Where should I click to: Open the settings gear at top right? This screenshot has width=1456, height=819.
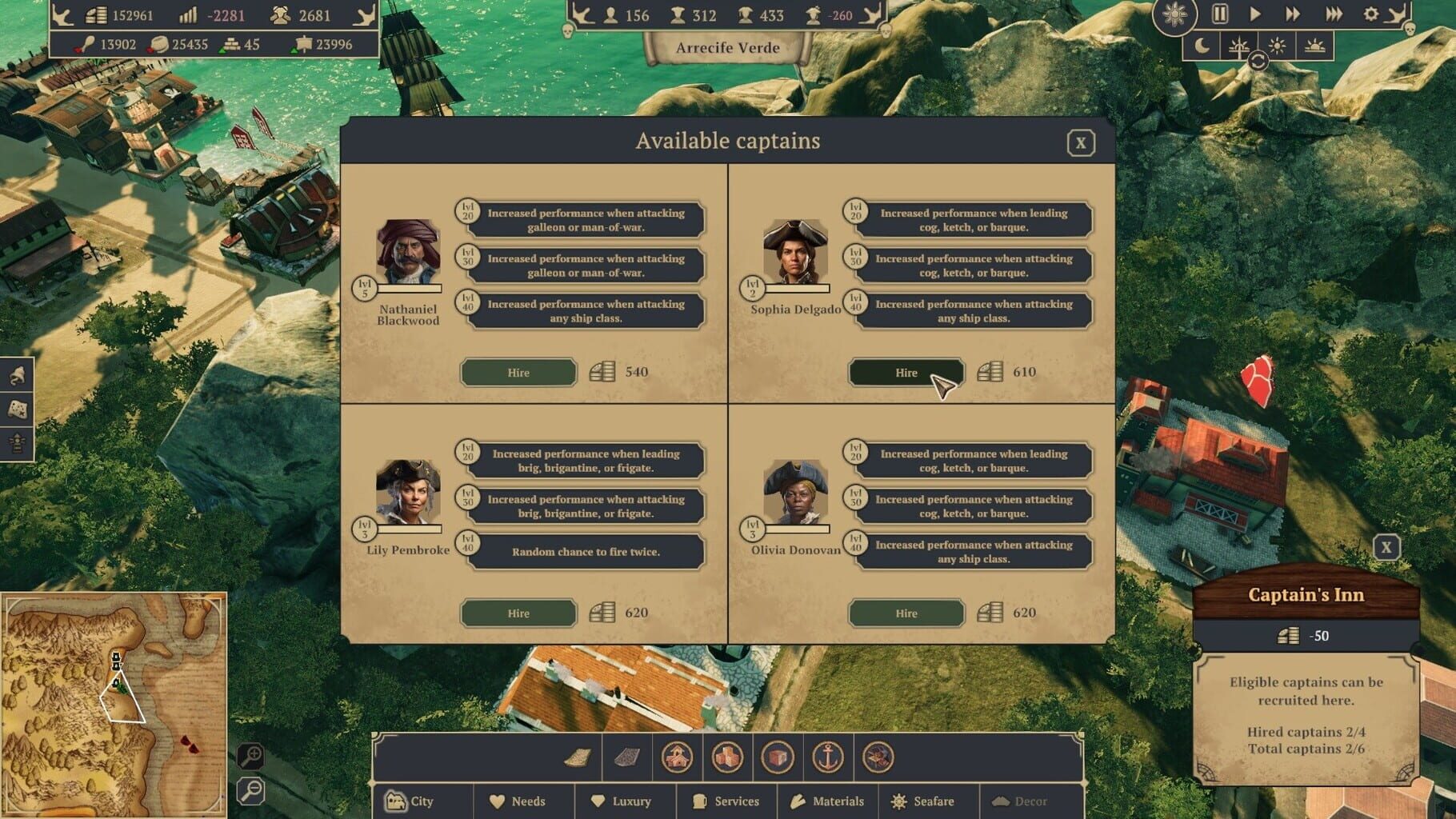click(1370, 14)
